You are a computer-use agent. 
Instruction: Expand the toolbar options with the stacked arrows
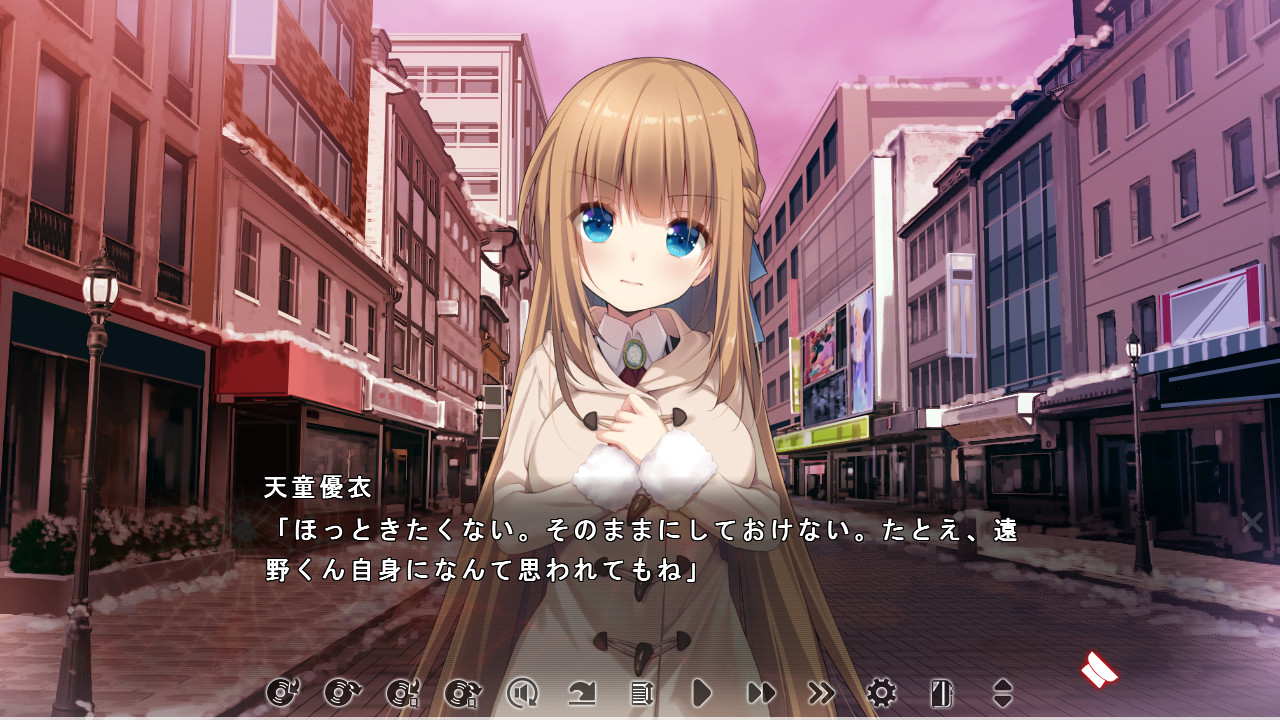pyautogui.click(x=1002, y=690)
